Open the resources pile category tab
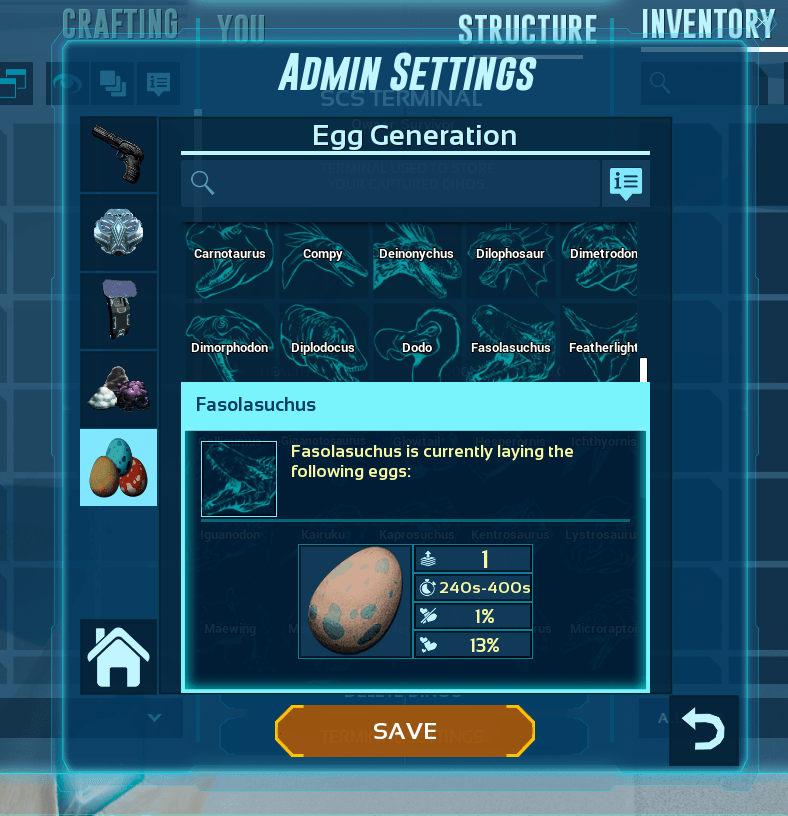This screenshot has width=788, height=816. [119, 389]
